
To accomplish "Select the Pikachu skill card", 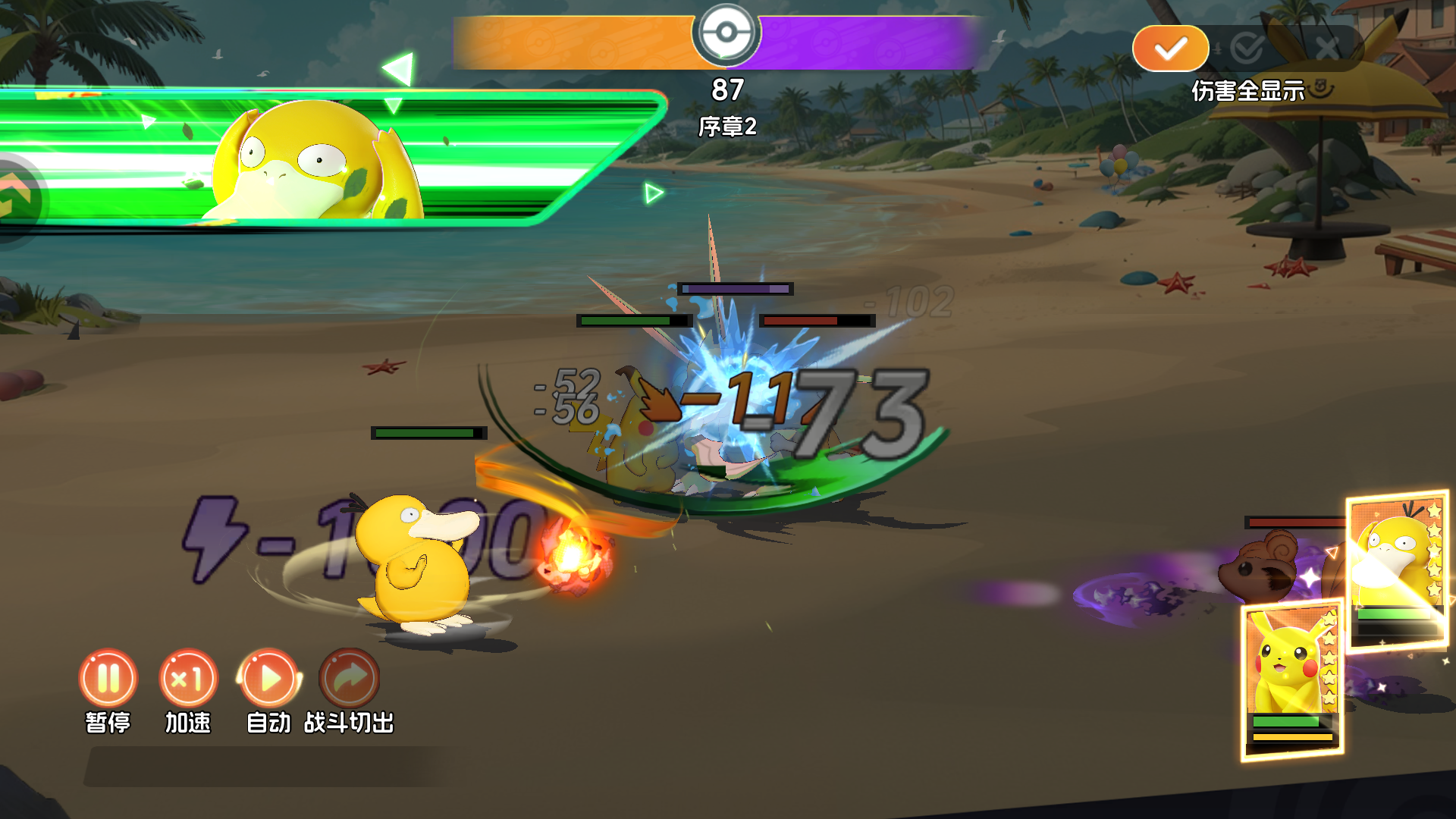I will [1291, 679].
